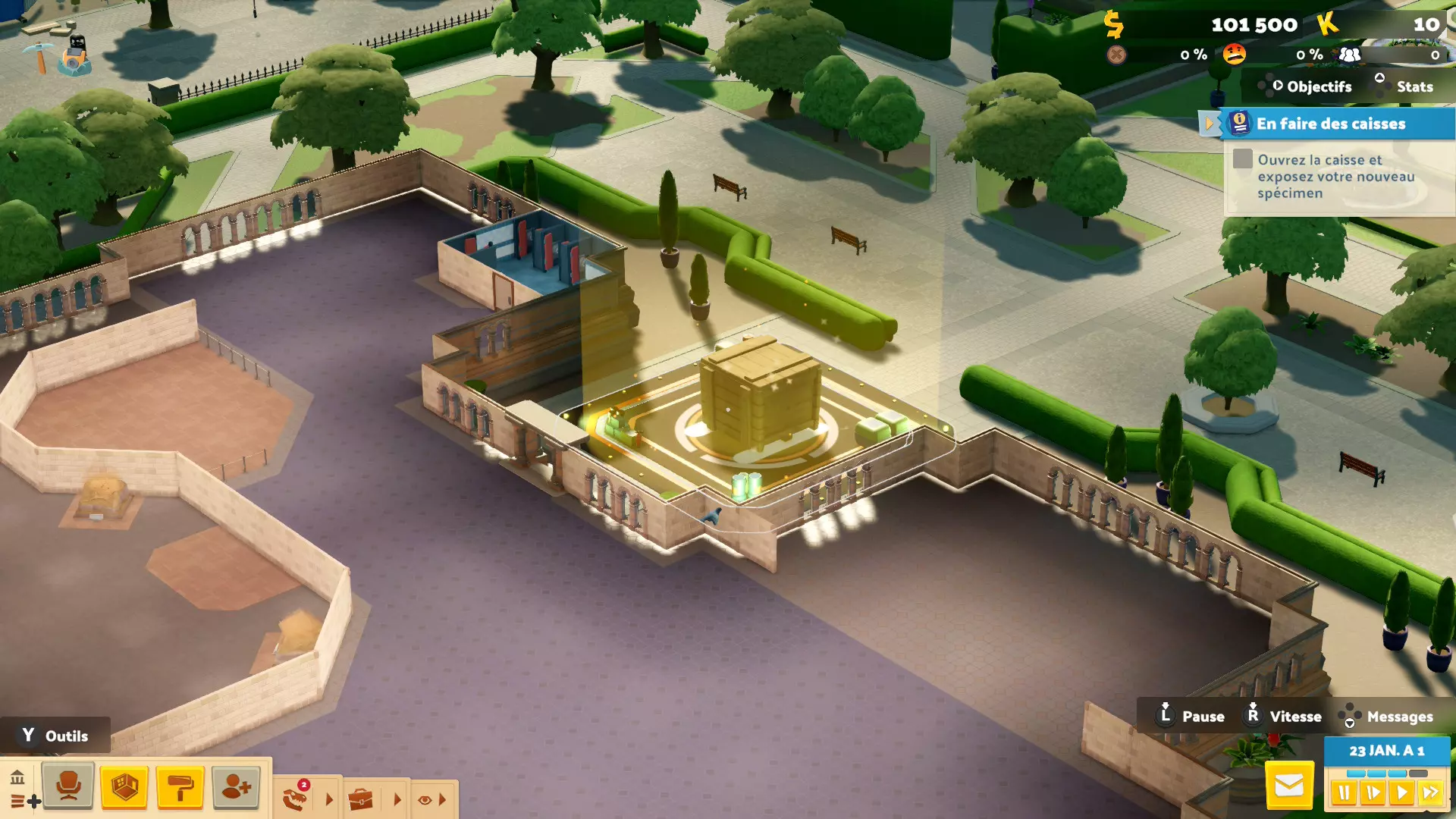
Task: Choose the paint roller decoration tool
Action: [180, 786]
